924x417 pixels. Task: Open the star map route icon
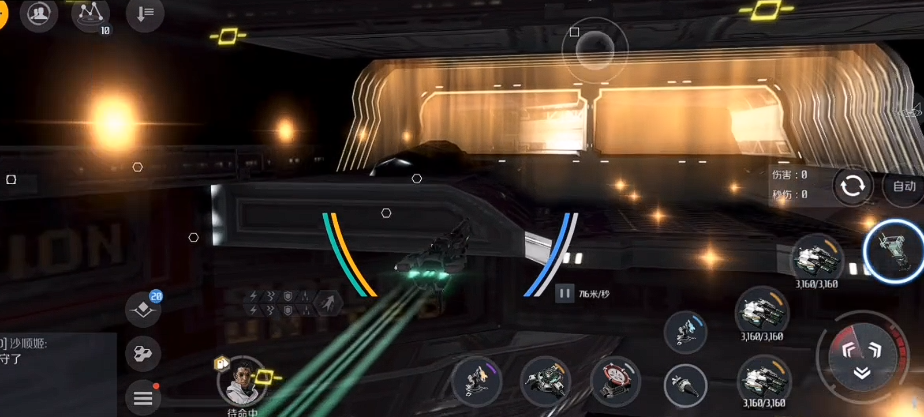(x=93, y=14)
